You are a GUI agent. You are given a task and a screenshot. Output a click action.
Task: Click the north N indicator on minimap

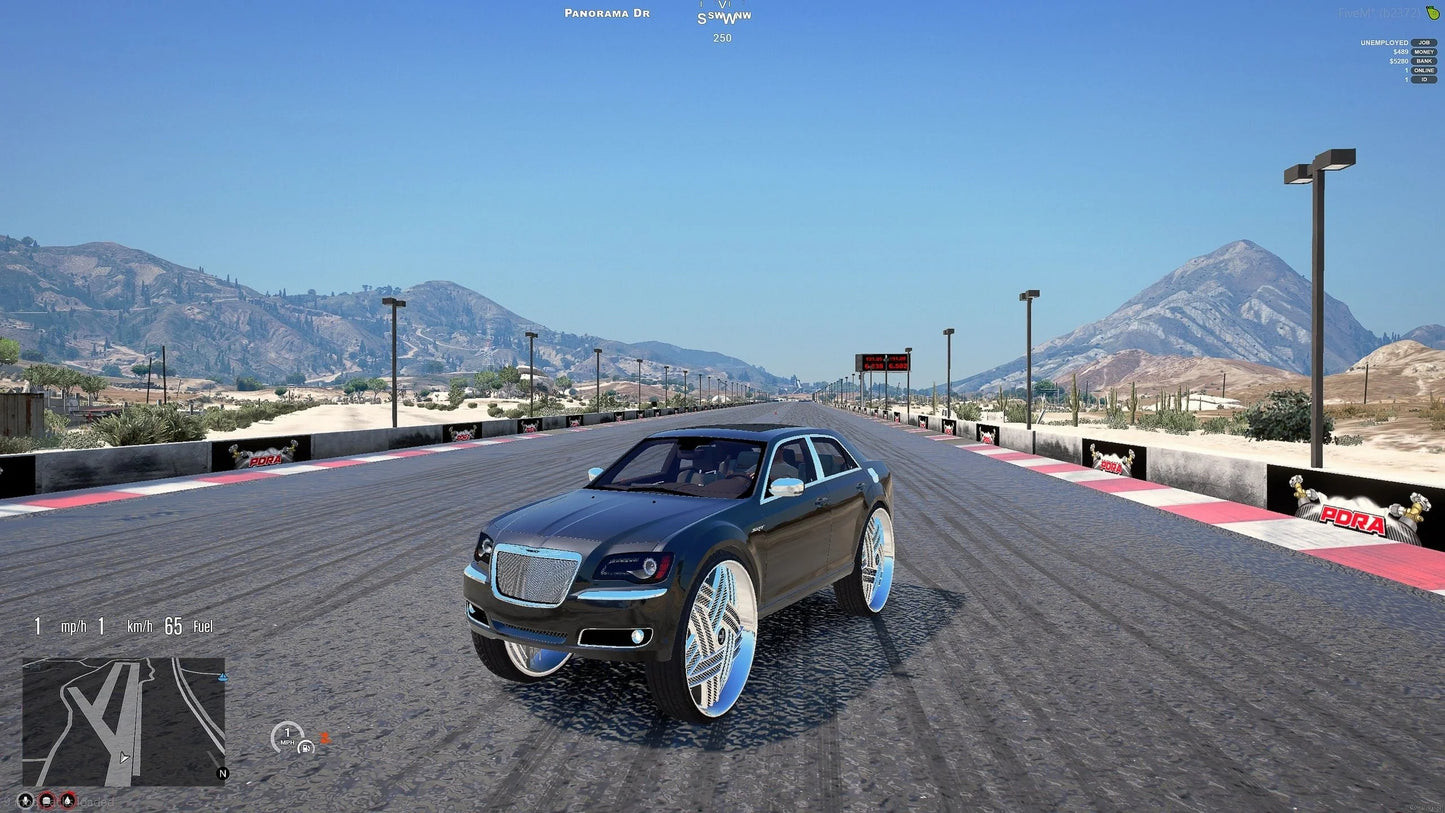[222, 773]
